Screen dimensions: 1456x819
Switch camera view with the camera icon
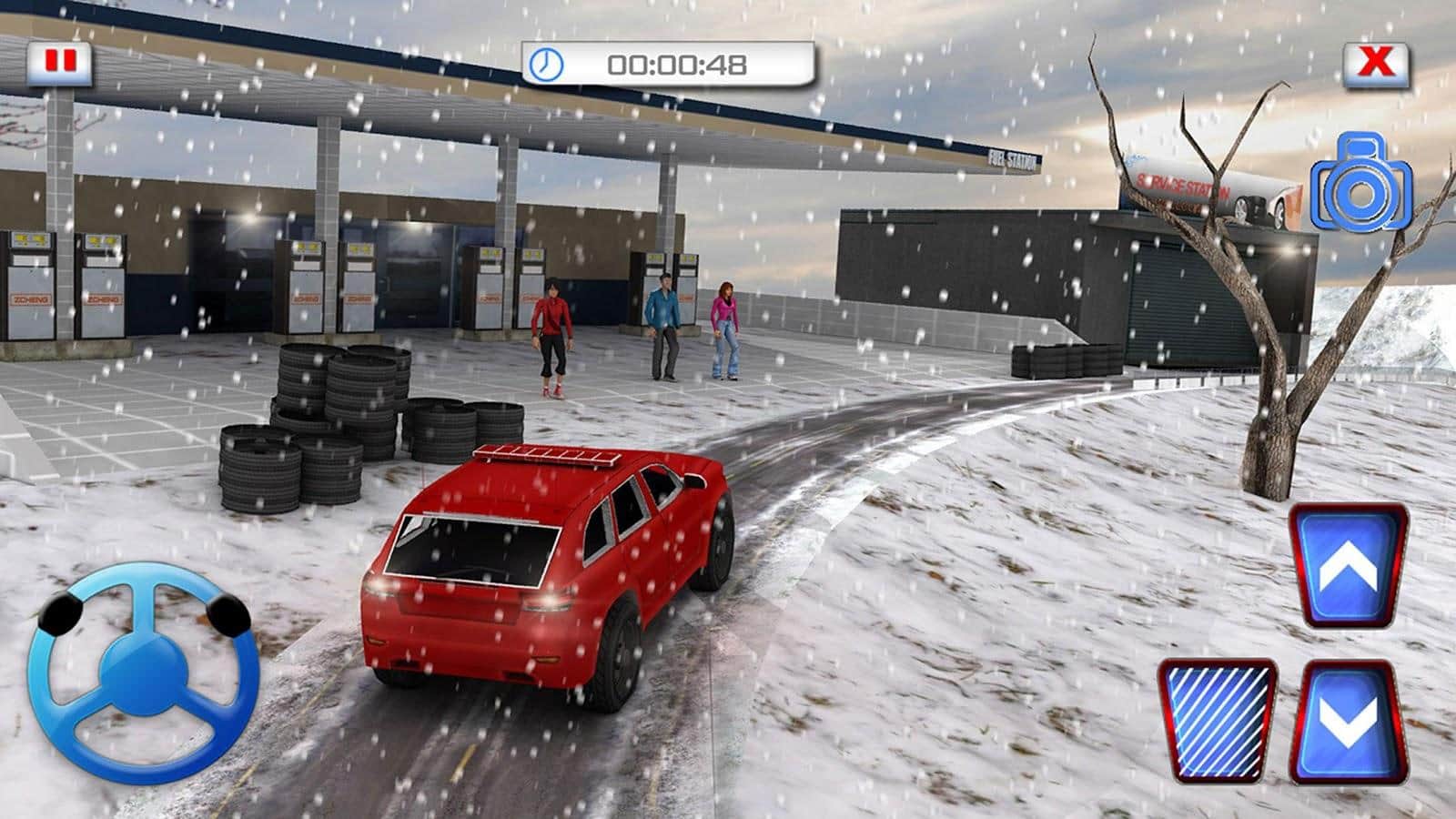click(1360, 185)
